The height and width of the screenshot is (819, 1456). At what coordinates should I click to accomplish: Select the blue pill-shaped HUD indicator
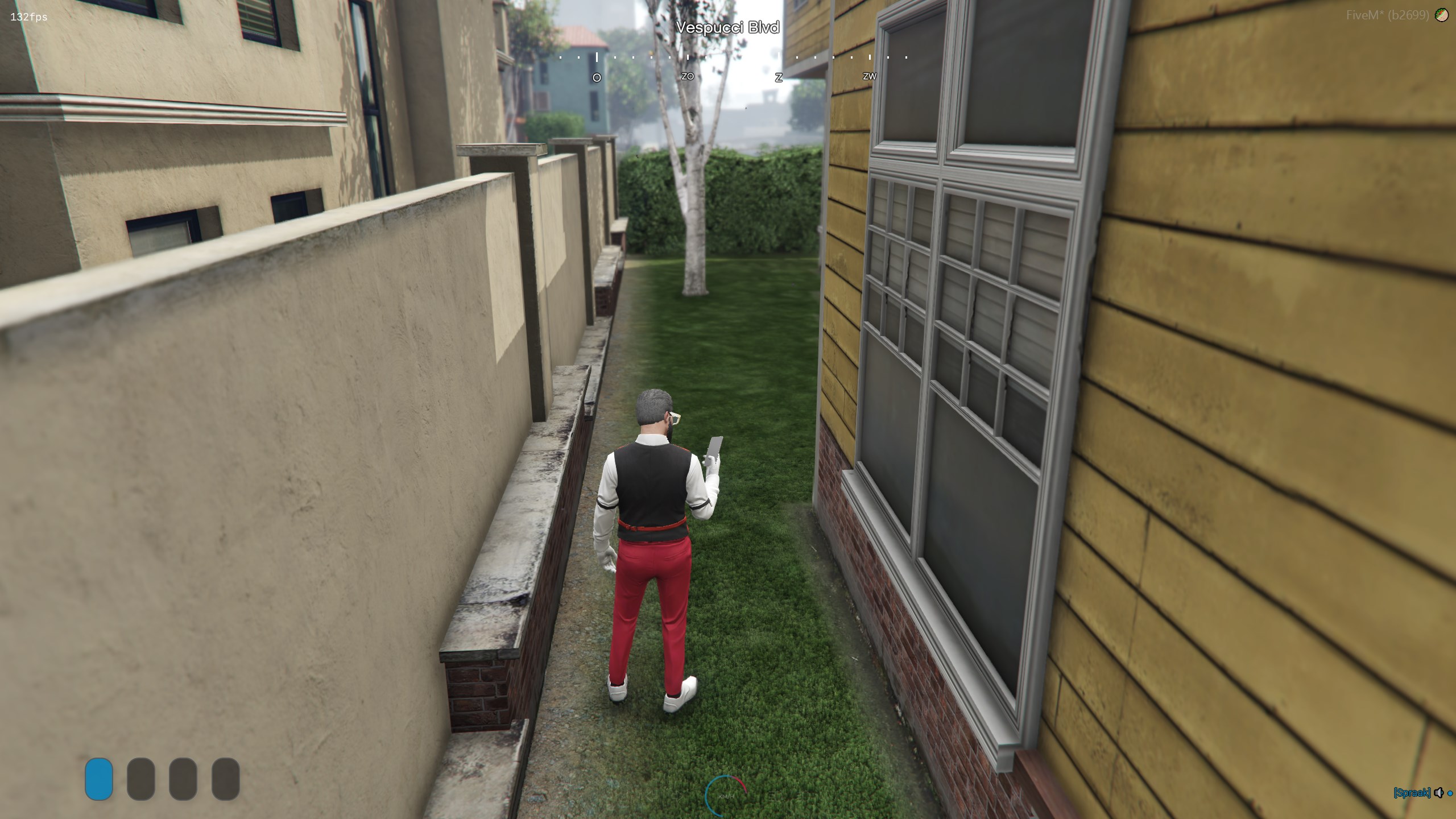99,779
